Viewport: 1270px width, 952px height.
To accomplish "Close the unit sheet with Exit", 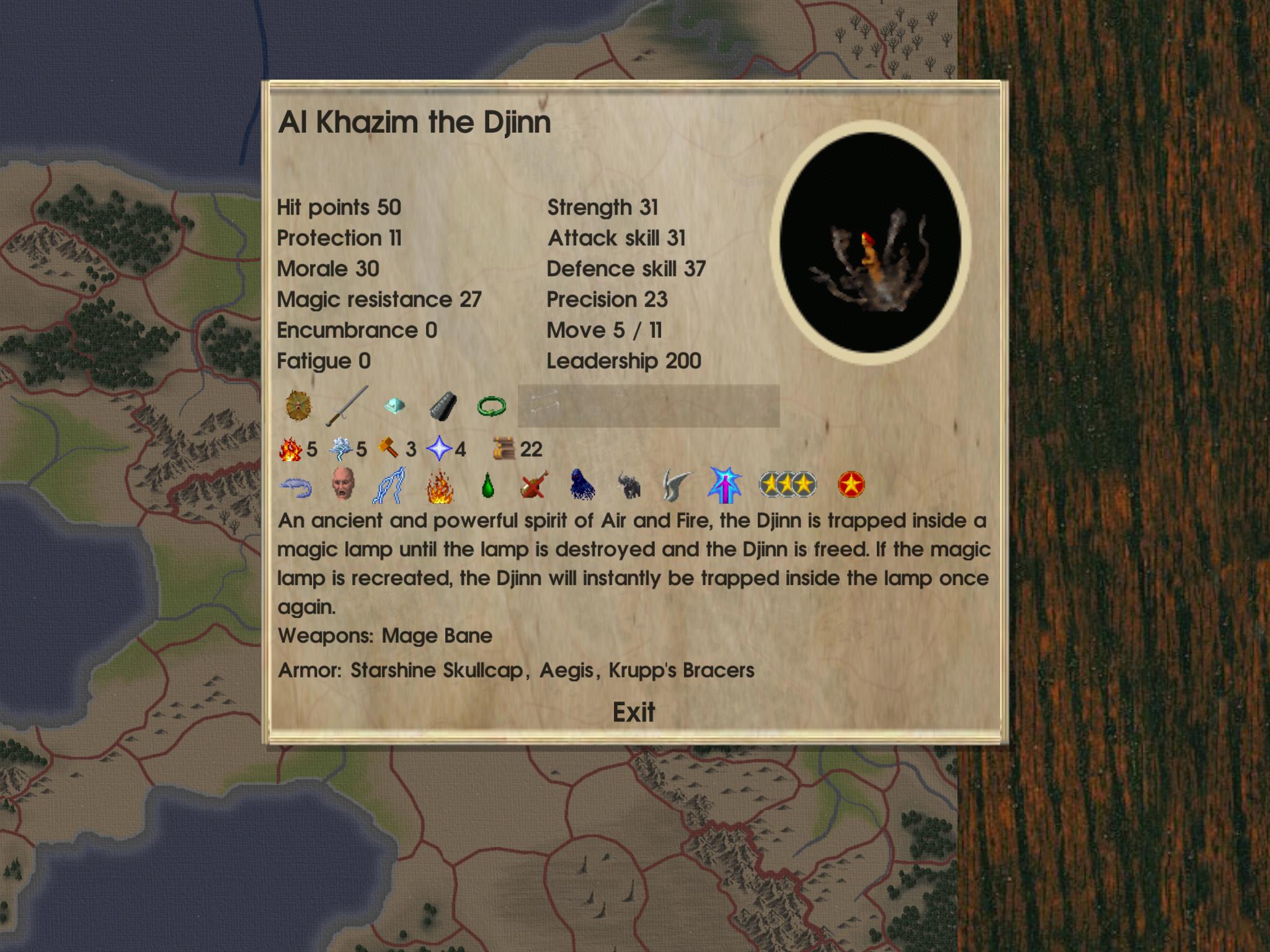I will pyautogui.click(x=633, y=712).
